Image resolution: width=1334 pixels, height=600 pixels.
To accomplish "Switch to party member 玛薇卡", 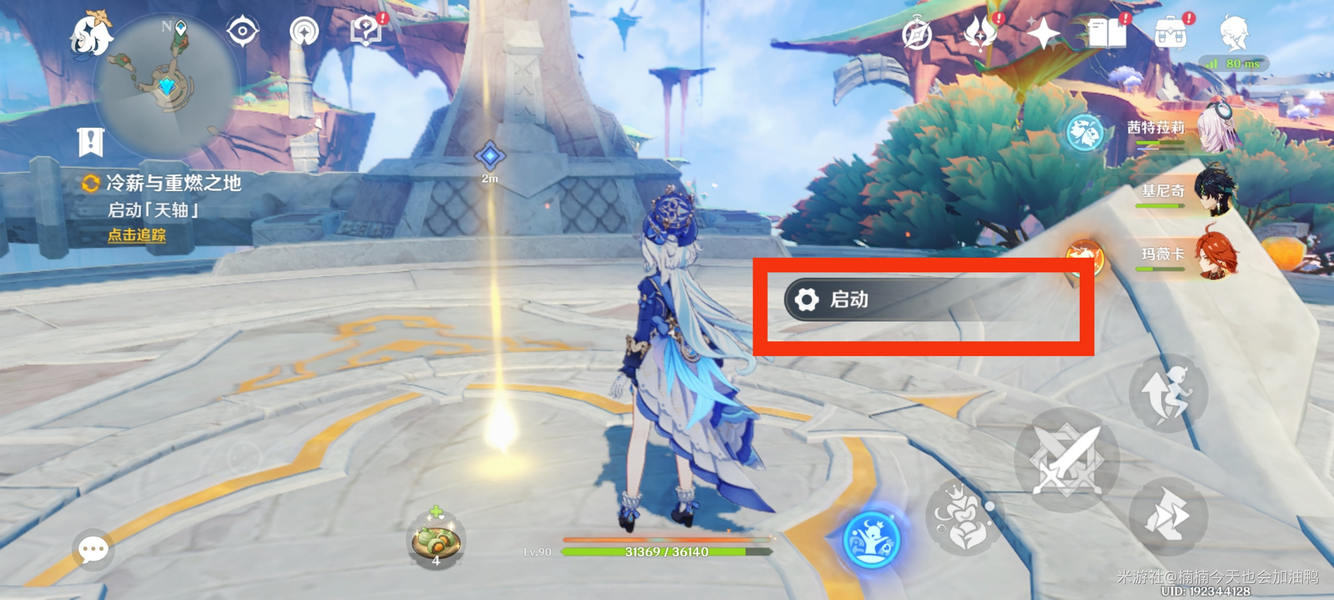I will 1212,257.
